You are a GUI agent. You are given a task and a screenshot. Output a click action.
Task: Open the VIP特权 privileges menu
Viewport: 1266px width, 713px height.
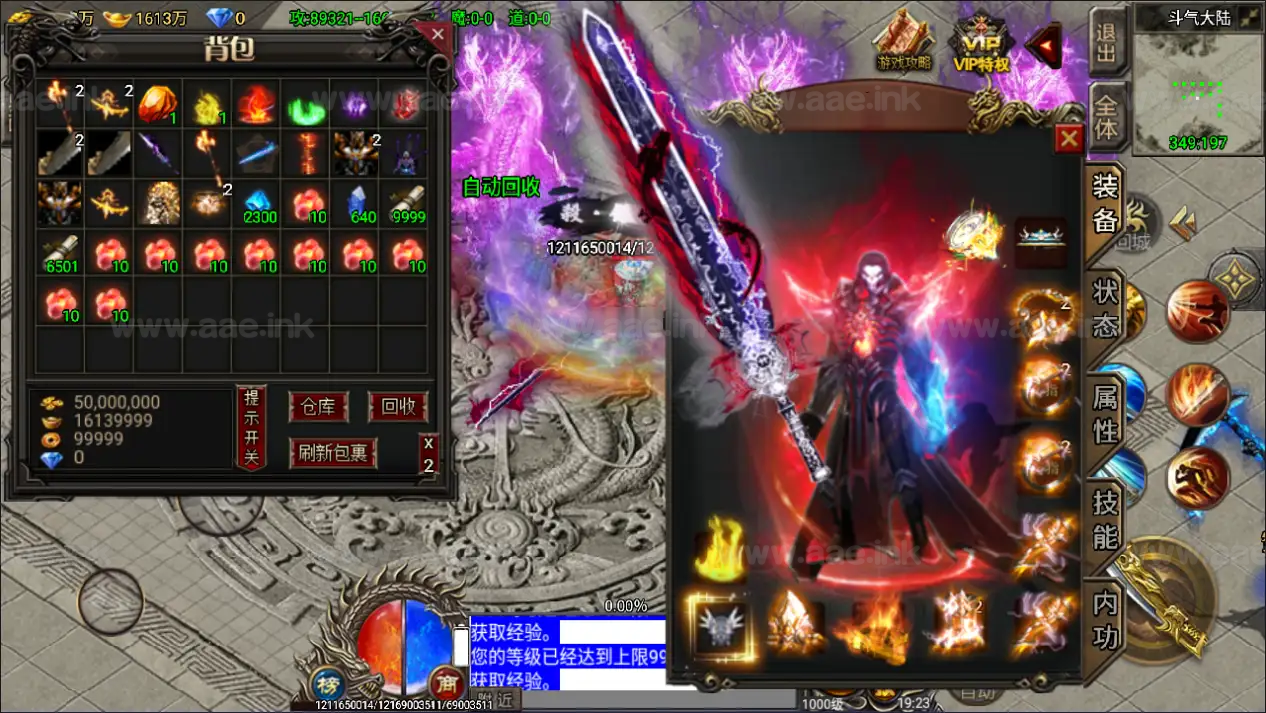pos(980,45)
